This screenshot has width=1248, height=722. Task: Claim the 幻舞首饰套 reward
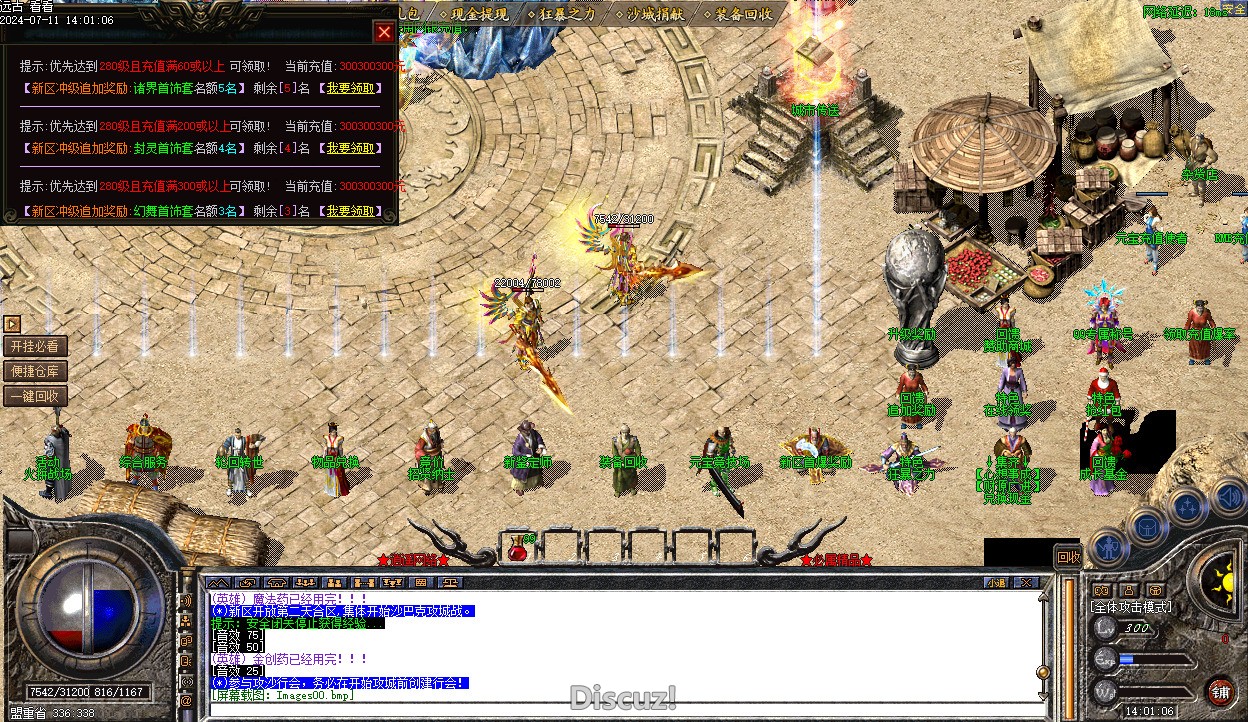350,211
